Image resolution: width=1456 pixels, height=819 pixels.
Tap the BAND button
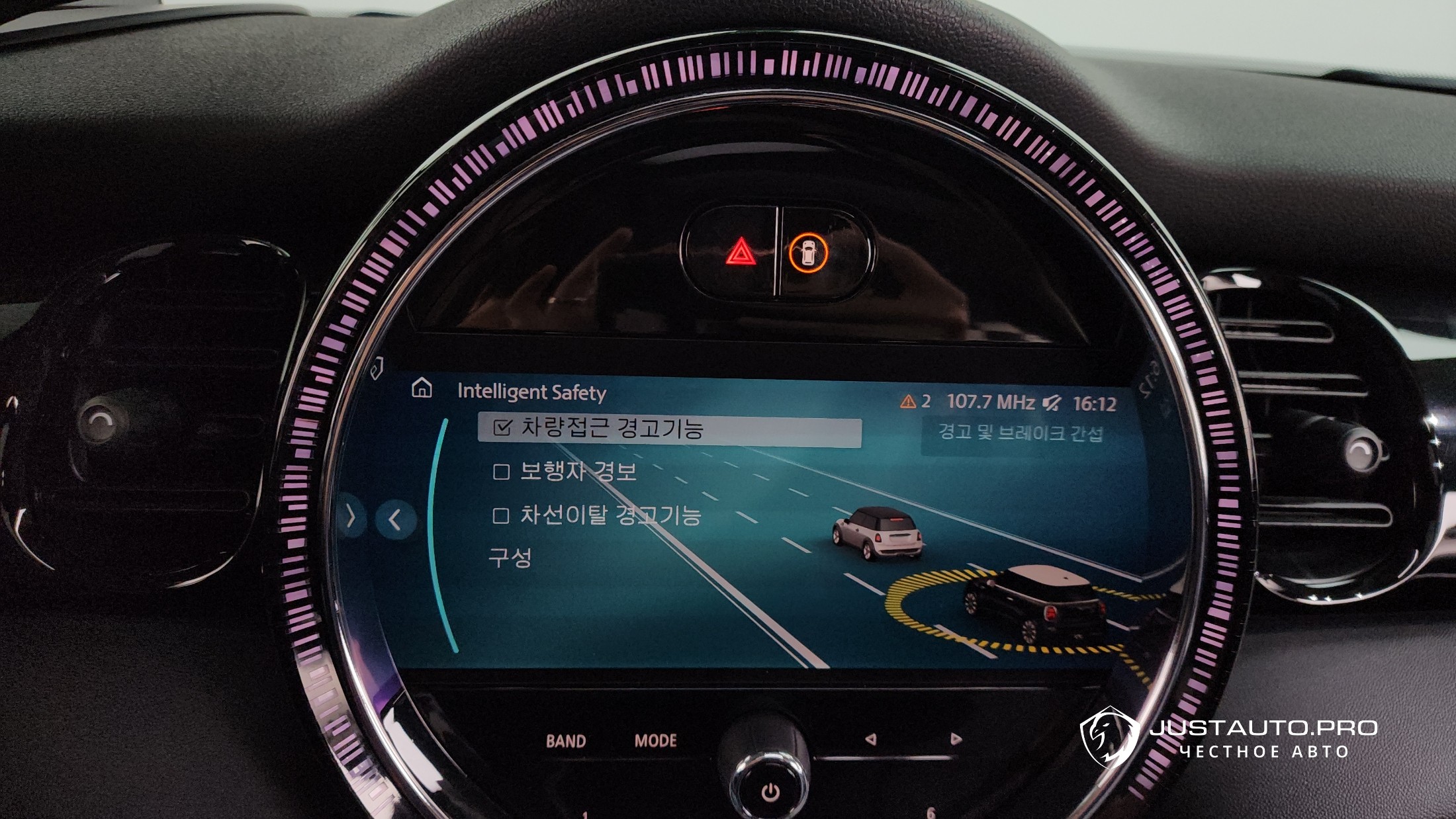pos(566,741)
